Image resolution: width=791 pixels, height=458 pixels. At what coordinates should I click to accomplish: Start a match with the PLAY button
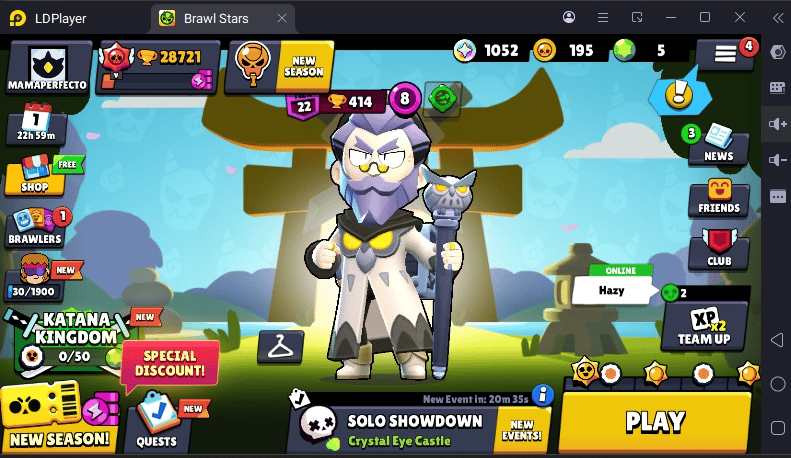(655, 421)
